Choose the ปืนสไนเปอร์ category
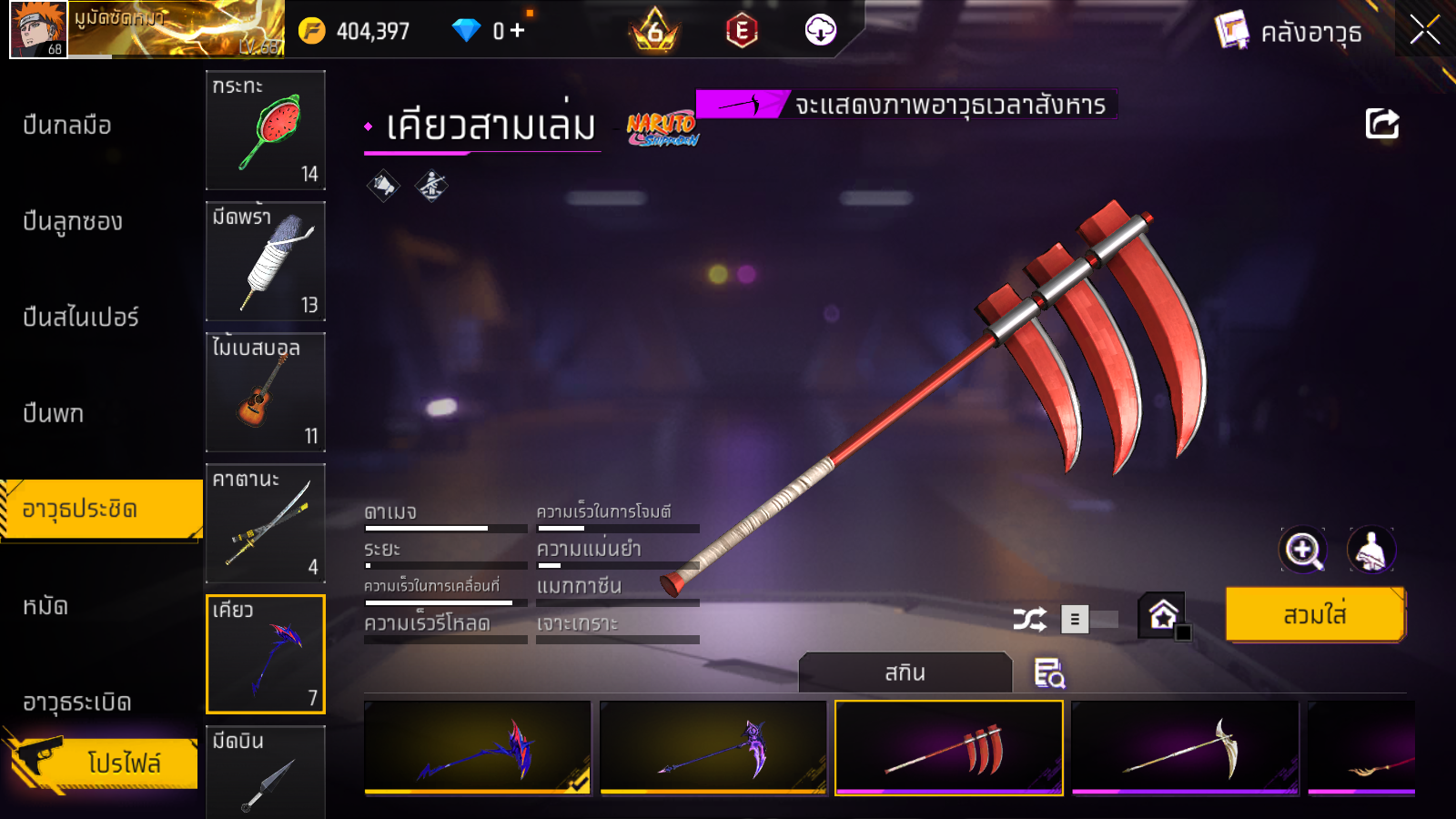 pyautogui.click(x=81, y=318)
